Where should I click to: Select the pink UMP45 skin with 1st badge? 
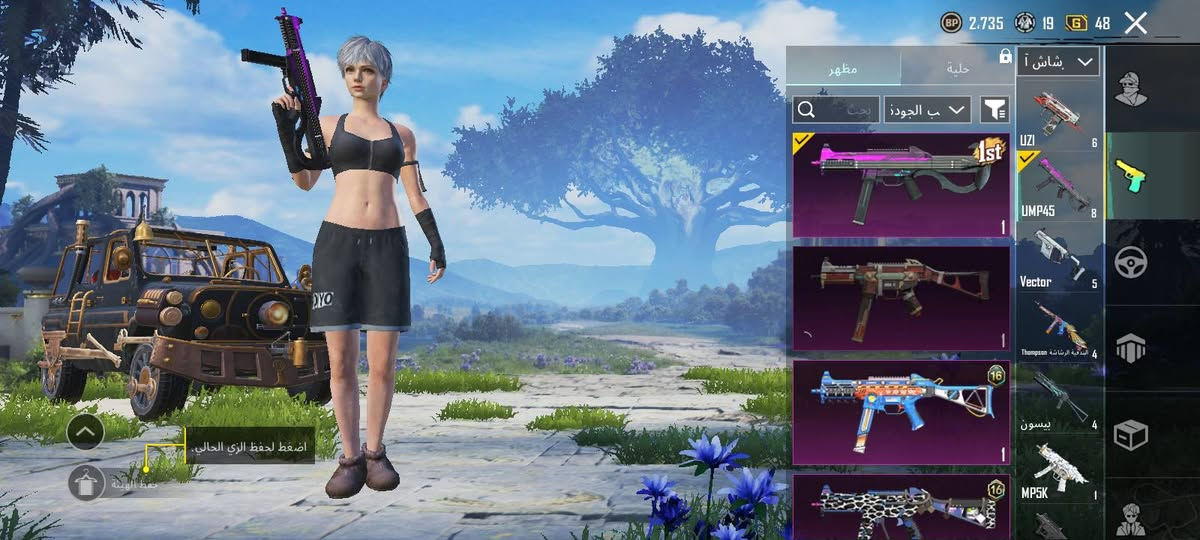pos(901,185)
